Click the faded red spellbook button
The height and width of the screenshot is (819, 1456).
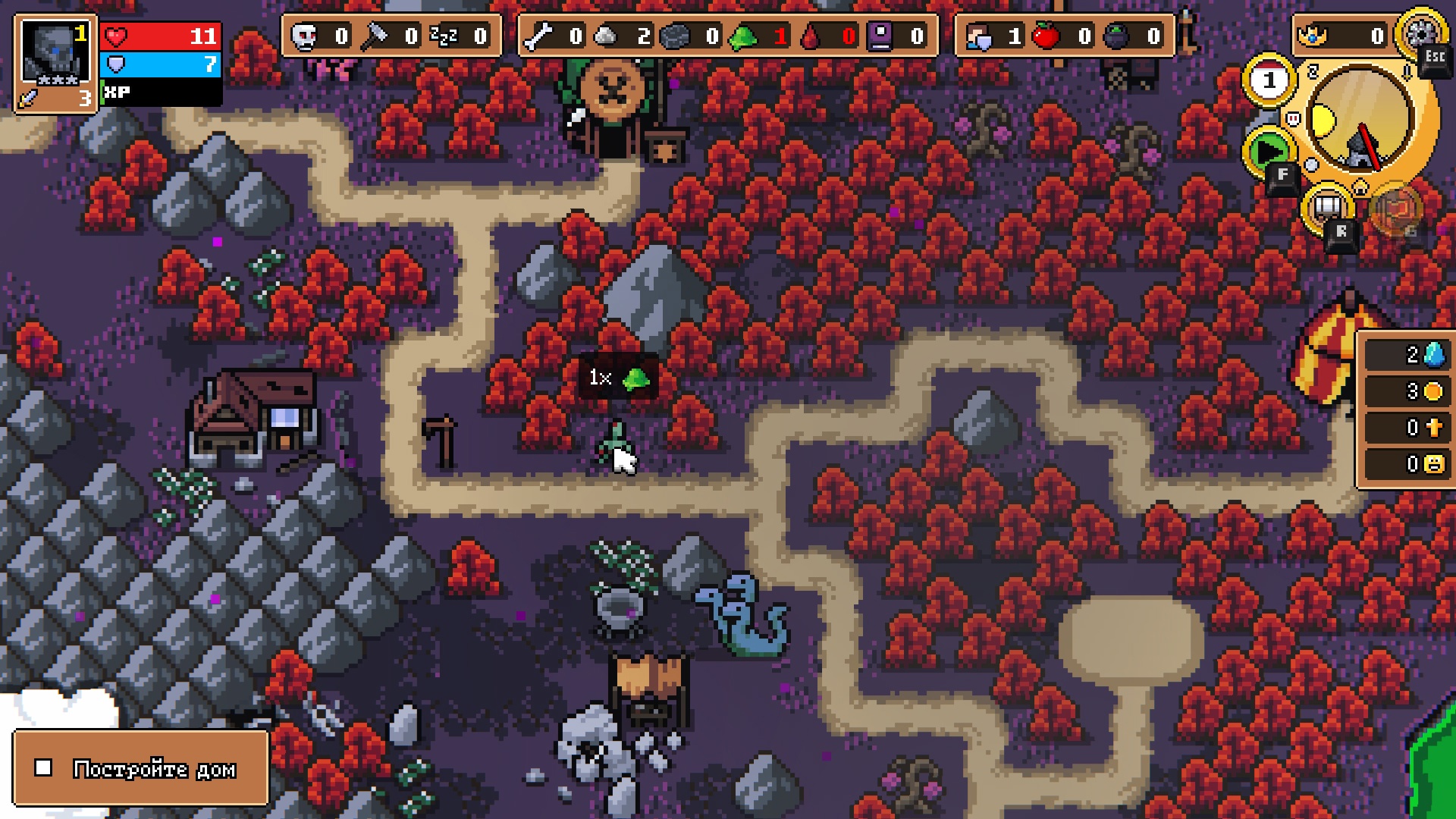(x=1396, y=210)
